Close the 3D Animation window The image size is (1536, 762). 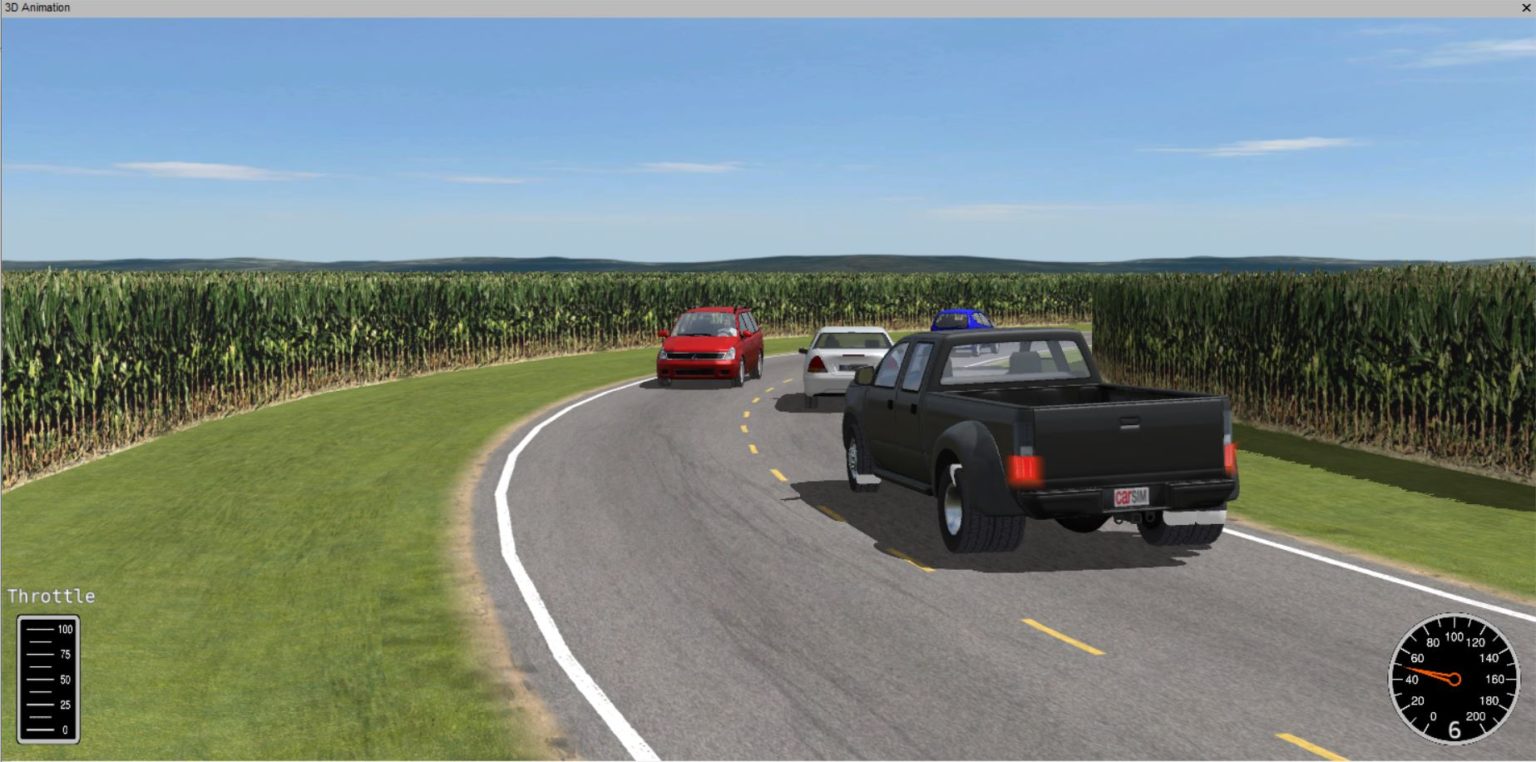1527,7
